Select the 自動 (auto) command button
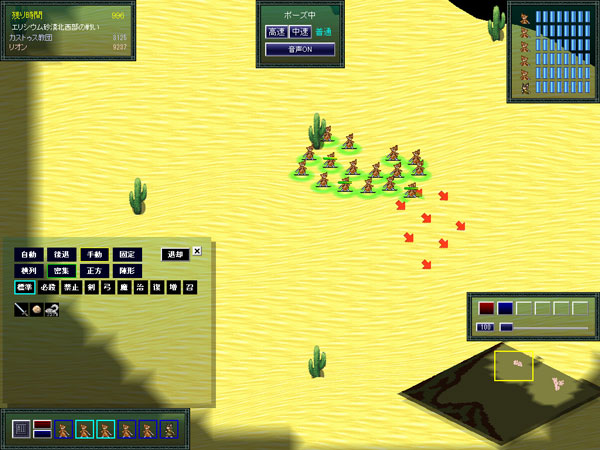This screenshot has width=600, height=450. [28, 254]
